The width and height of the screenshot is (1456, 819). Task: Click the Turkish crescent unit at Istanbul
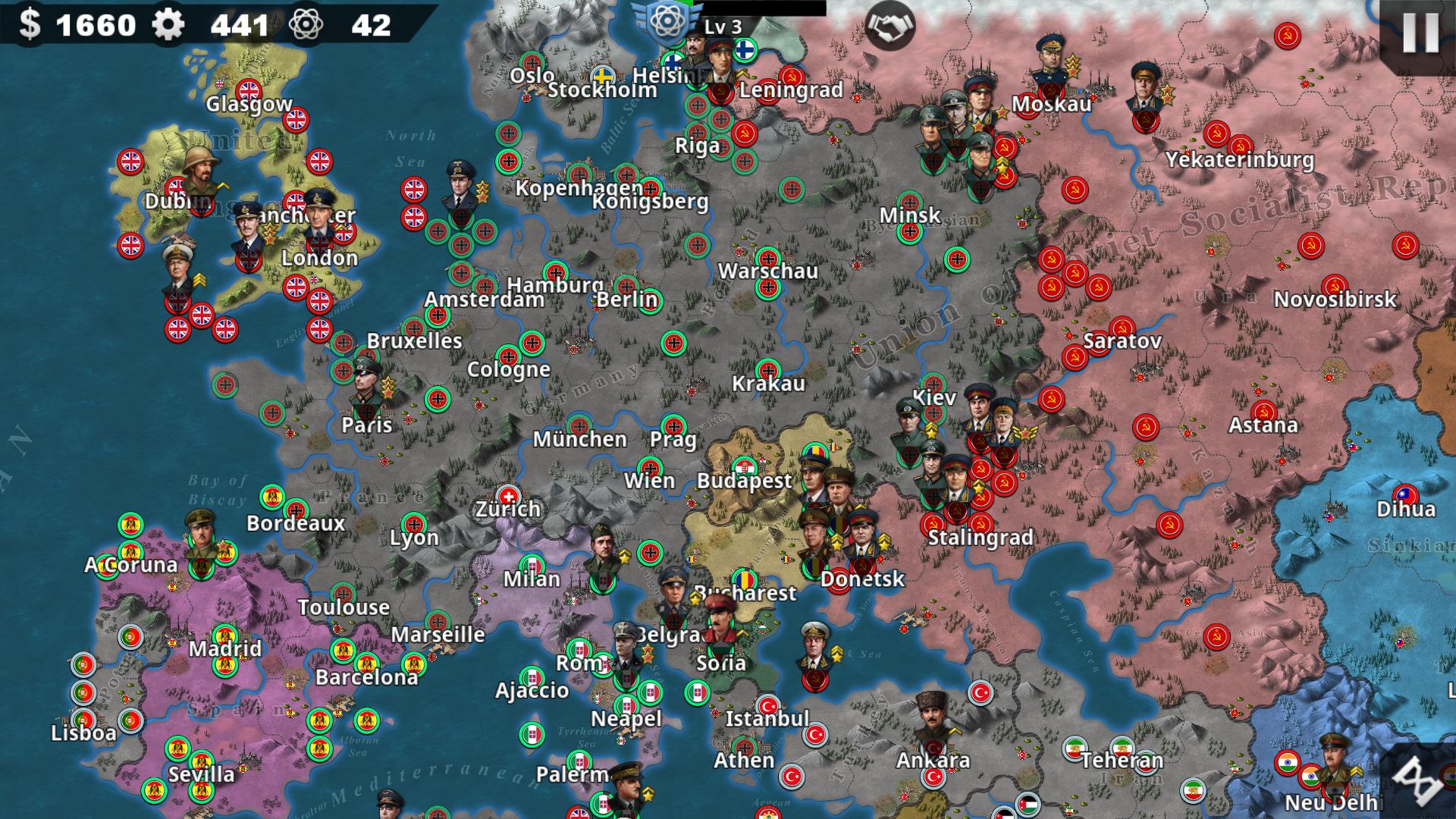tap(770, 704)
